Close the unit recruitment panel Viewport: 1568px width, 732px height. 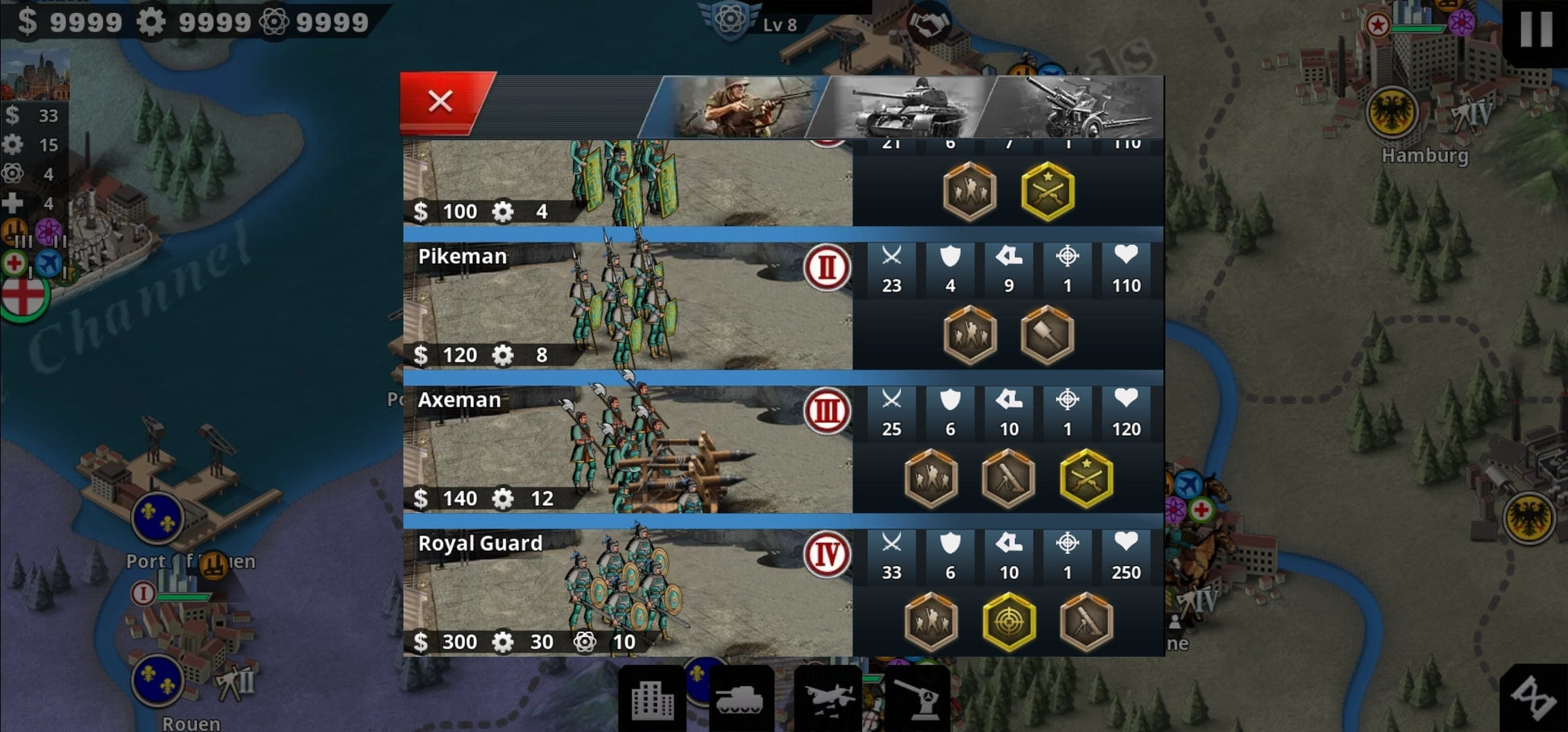[x=441, y=101]
